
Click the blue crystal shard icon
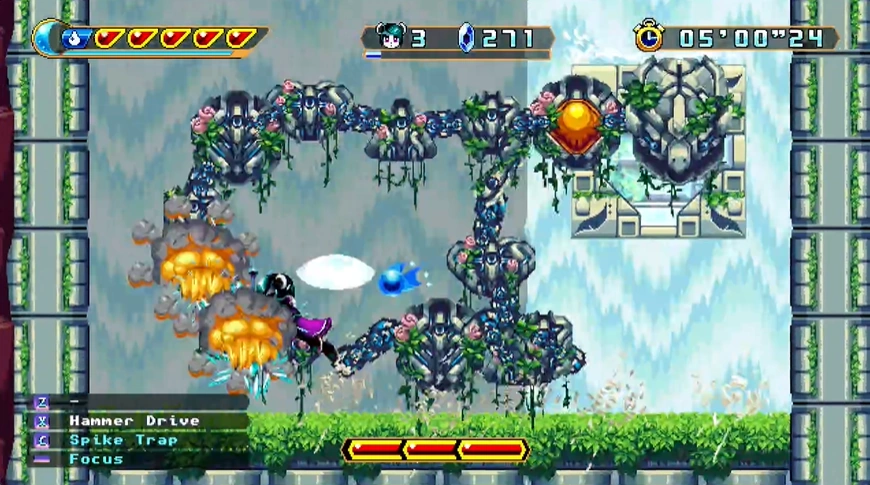point(466,38)
